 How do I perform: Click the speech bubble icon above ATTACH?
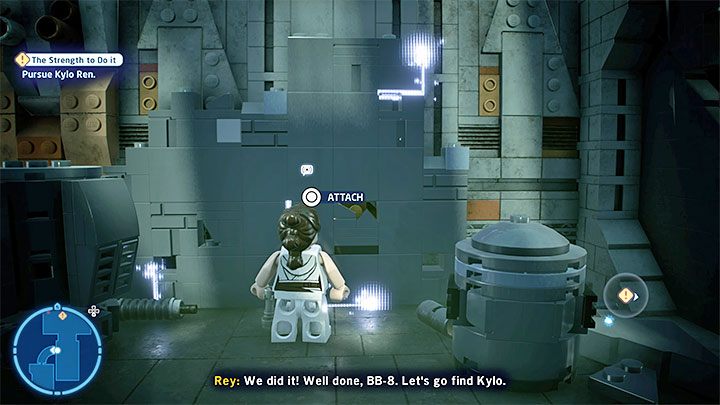click(x=307, y=170)
